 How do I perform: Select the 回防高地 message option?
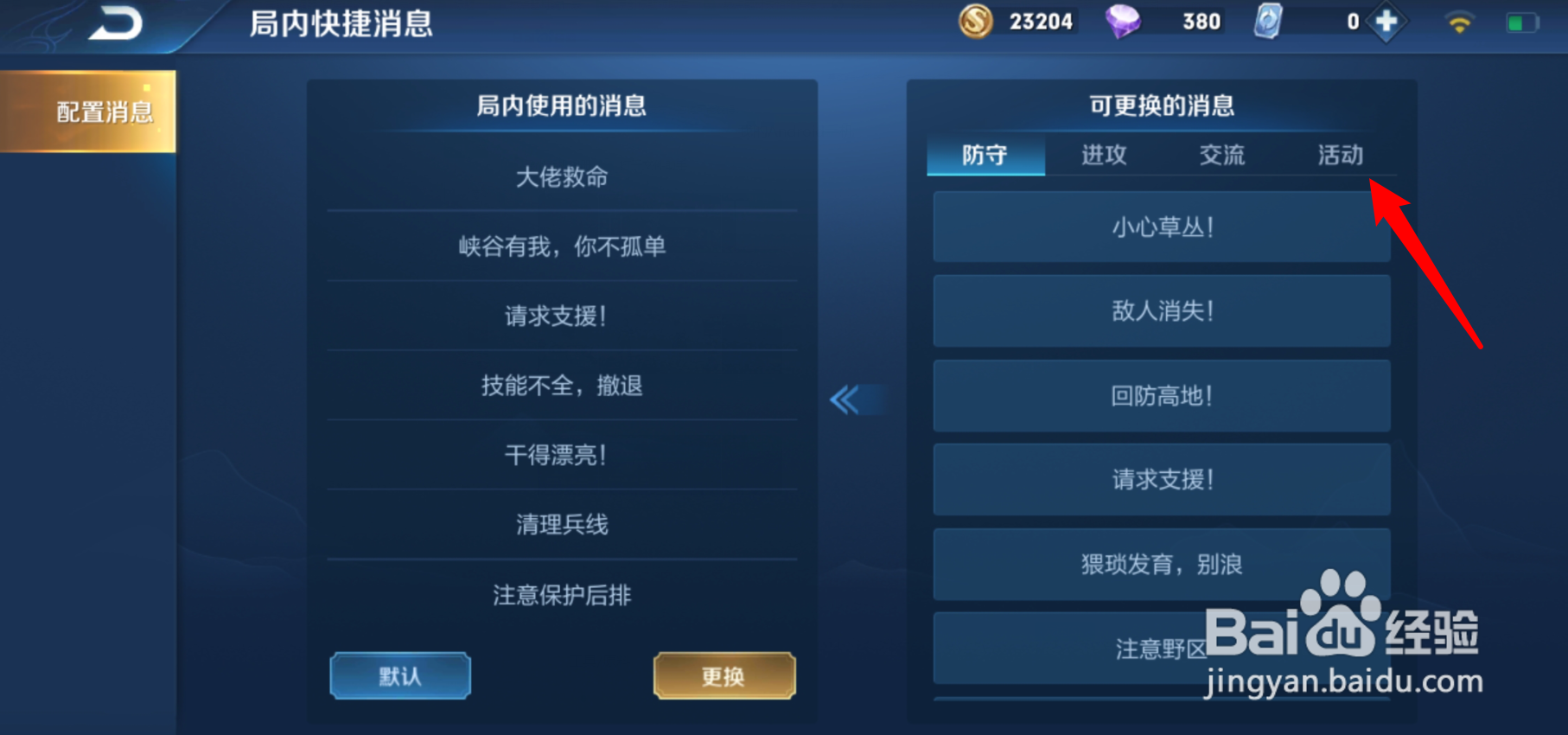point(1162,395)
